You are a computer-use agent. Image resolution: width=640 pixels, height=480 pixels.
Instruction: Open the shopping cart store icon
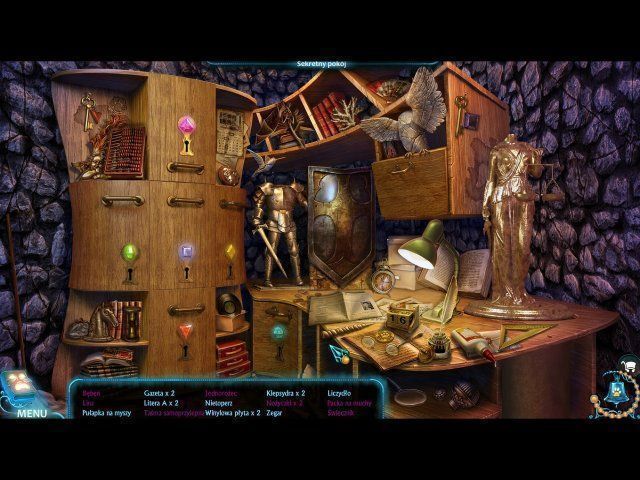point(629,365)
